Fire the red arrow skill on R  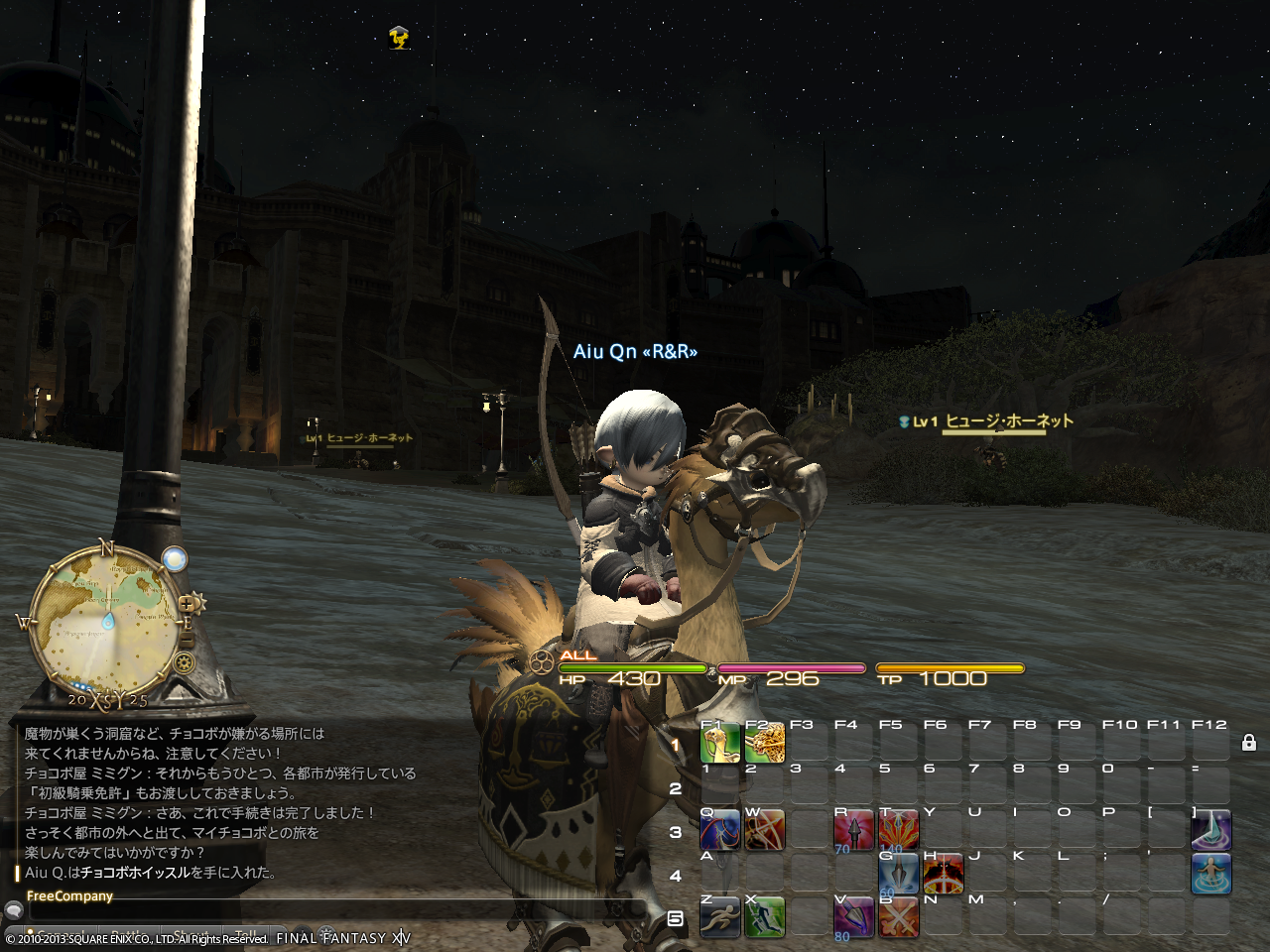pyautogui.click(x=853, y=830)
